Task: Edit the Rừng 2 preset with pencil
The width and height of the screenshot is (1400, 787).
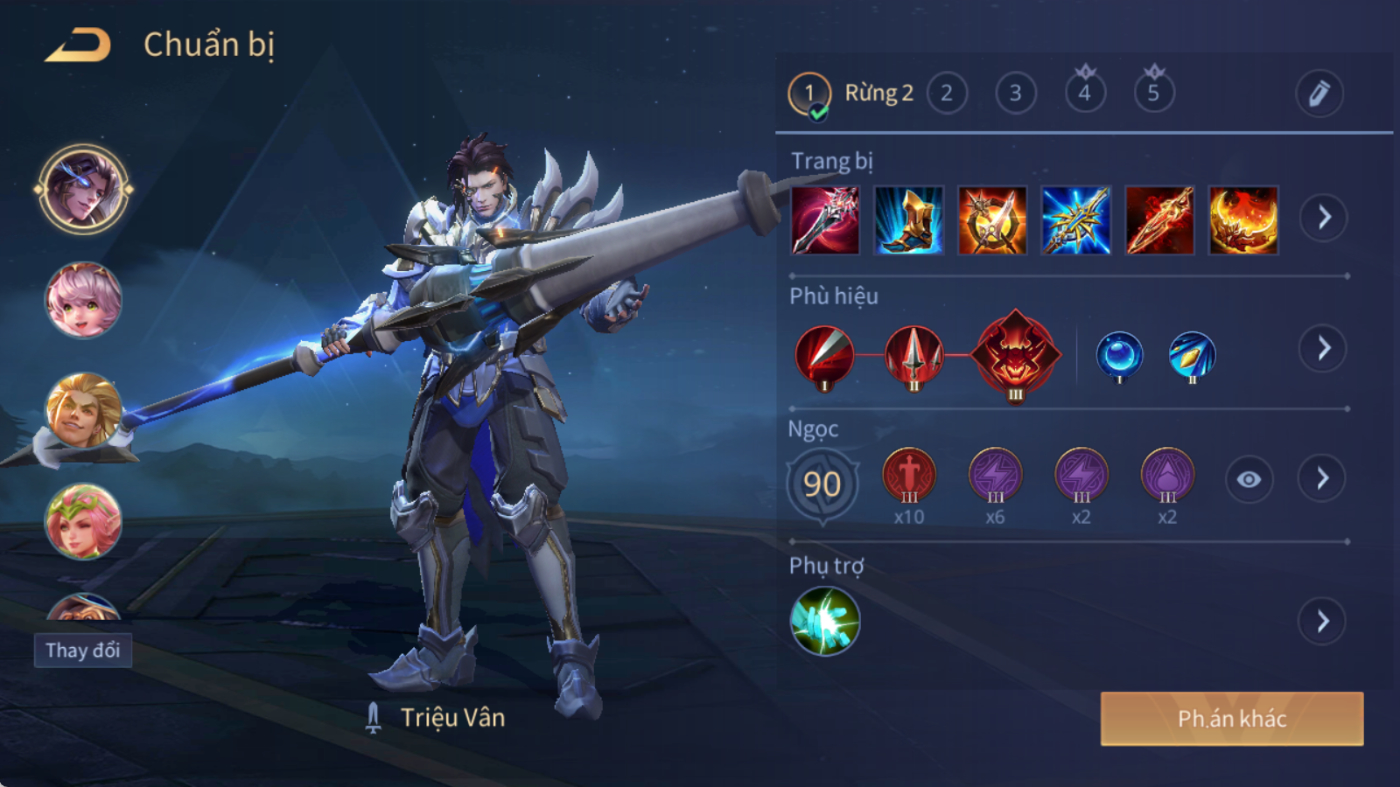Action: pos(1318,94)
